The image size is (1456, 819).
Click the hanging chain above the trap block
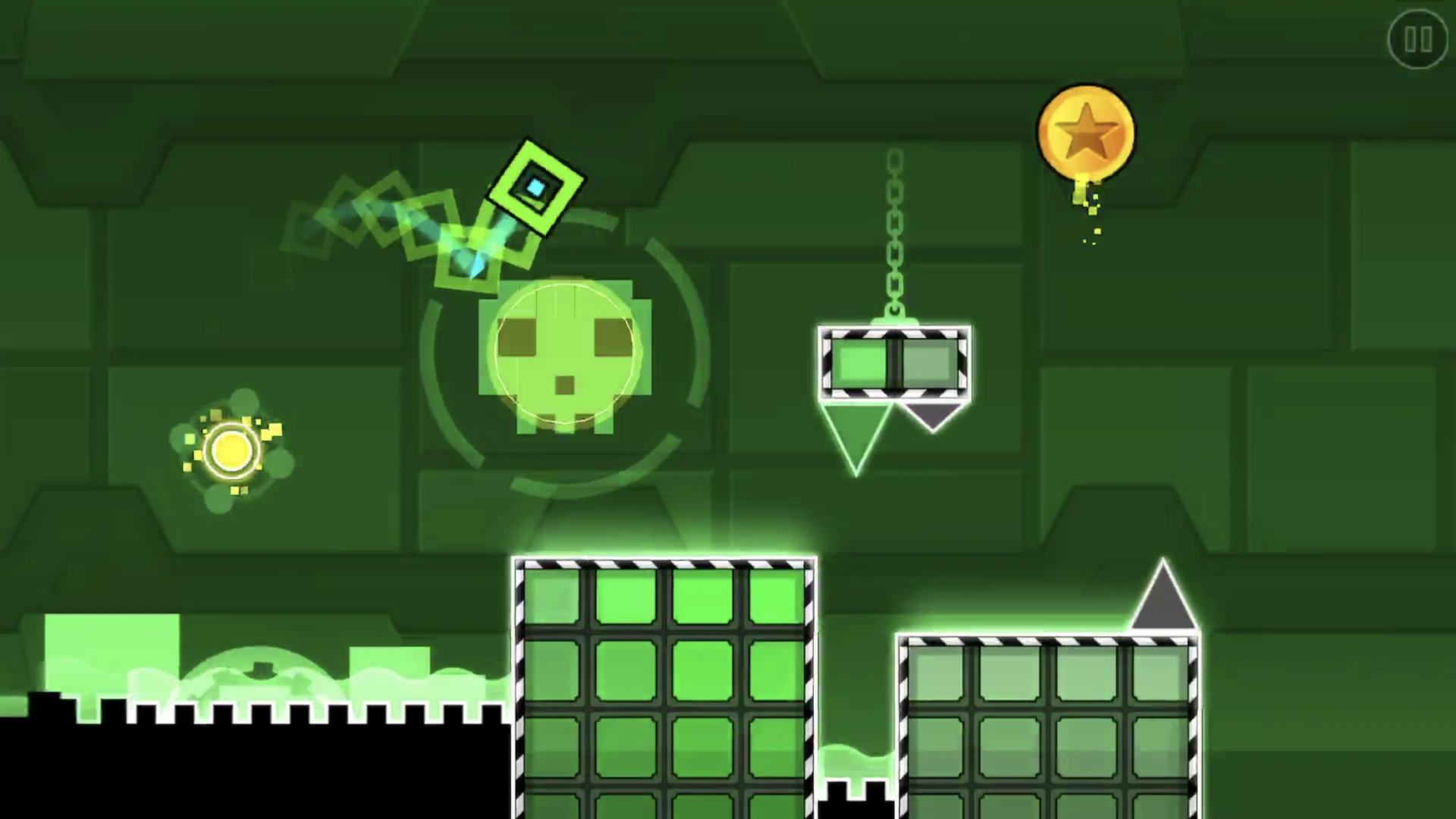click(893, 227)
